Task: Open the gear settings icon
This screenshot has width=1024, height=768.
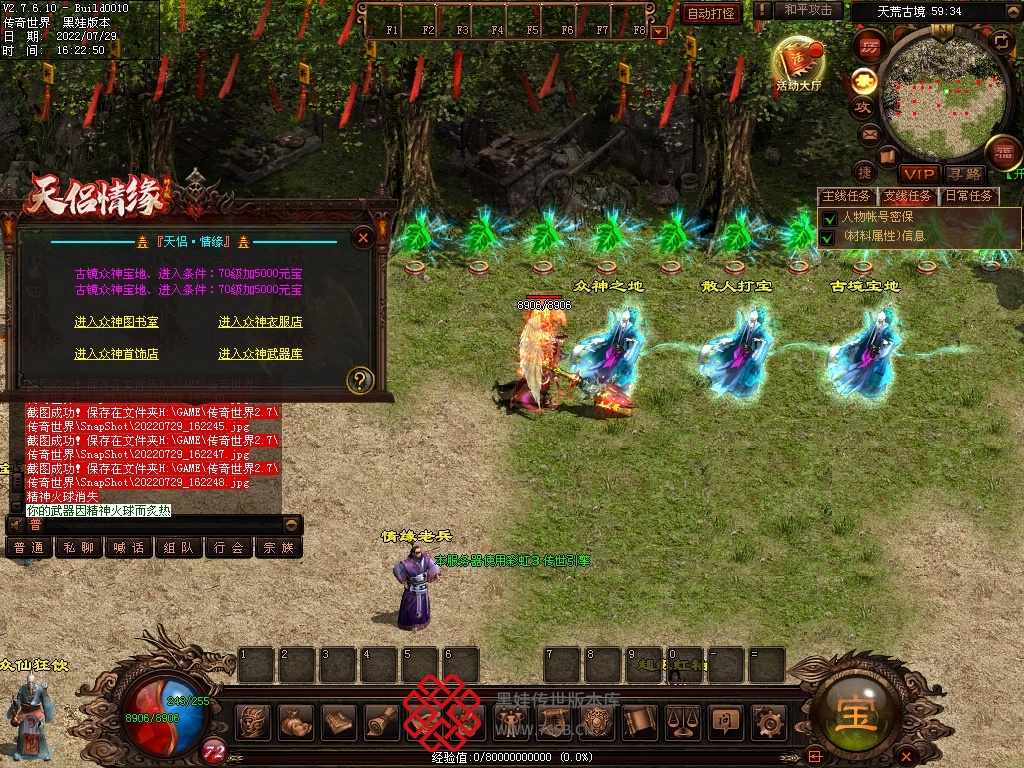Action: point(768,721)
